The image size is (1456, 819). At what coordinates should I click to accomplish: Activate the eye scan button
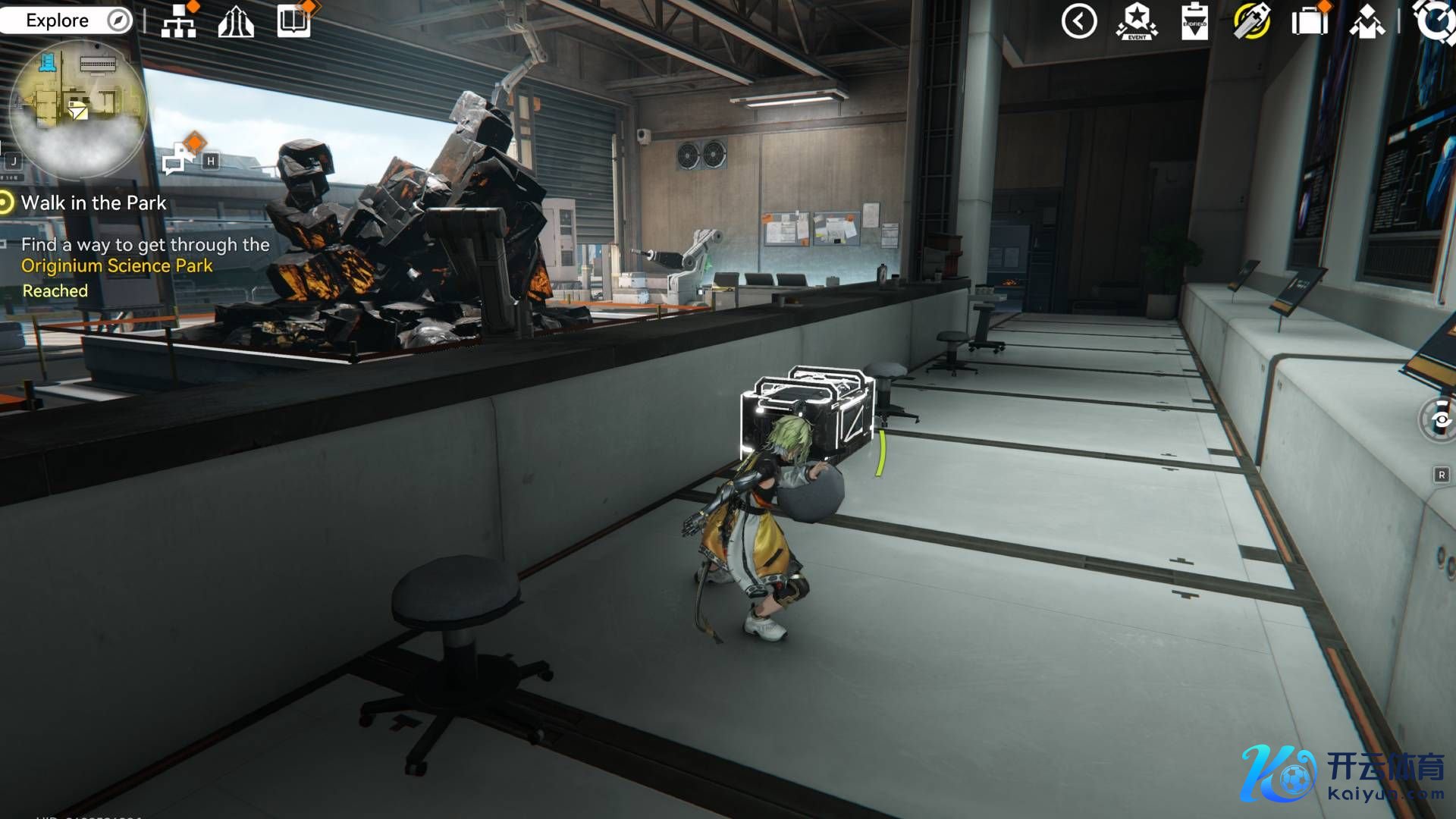(1439, 419)
